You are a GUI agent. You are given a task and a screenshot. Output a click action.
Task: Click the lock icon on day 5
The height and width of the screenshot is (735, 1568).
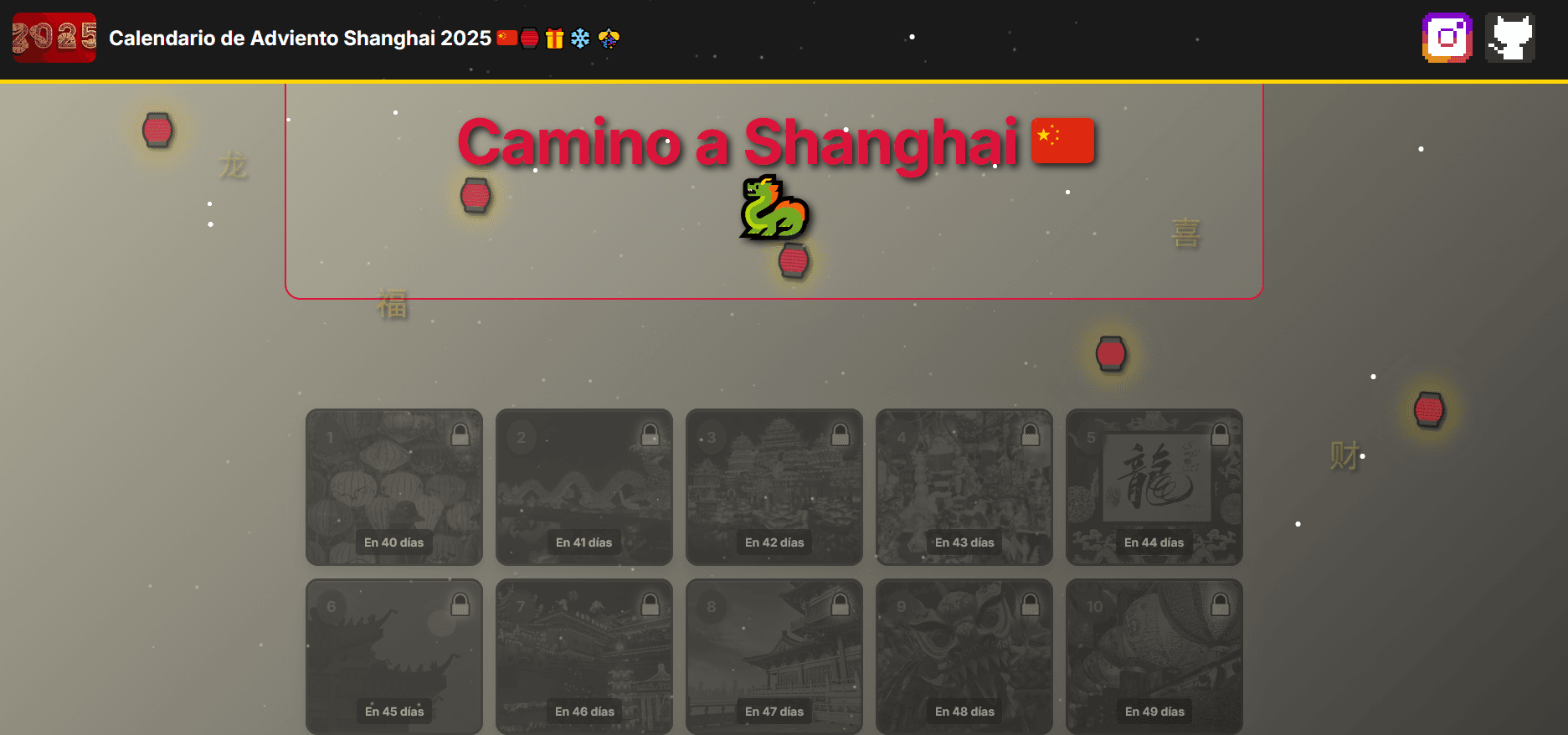coord(1219,434)
